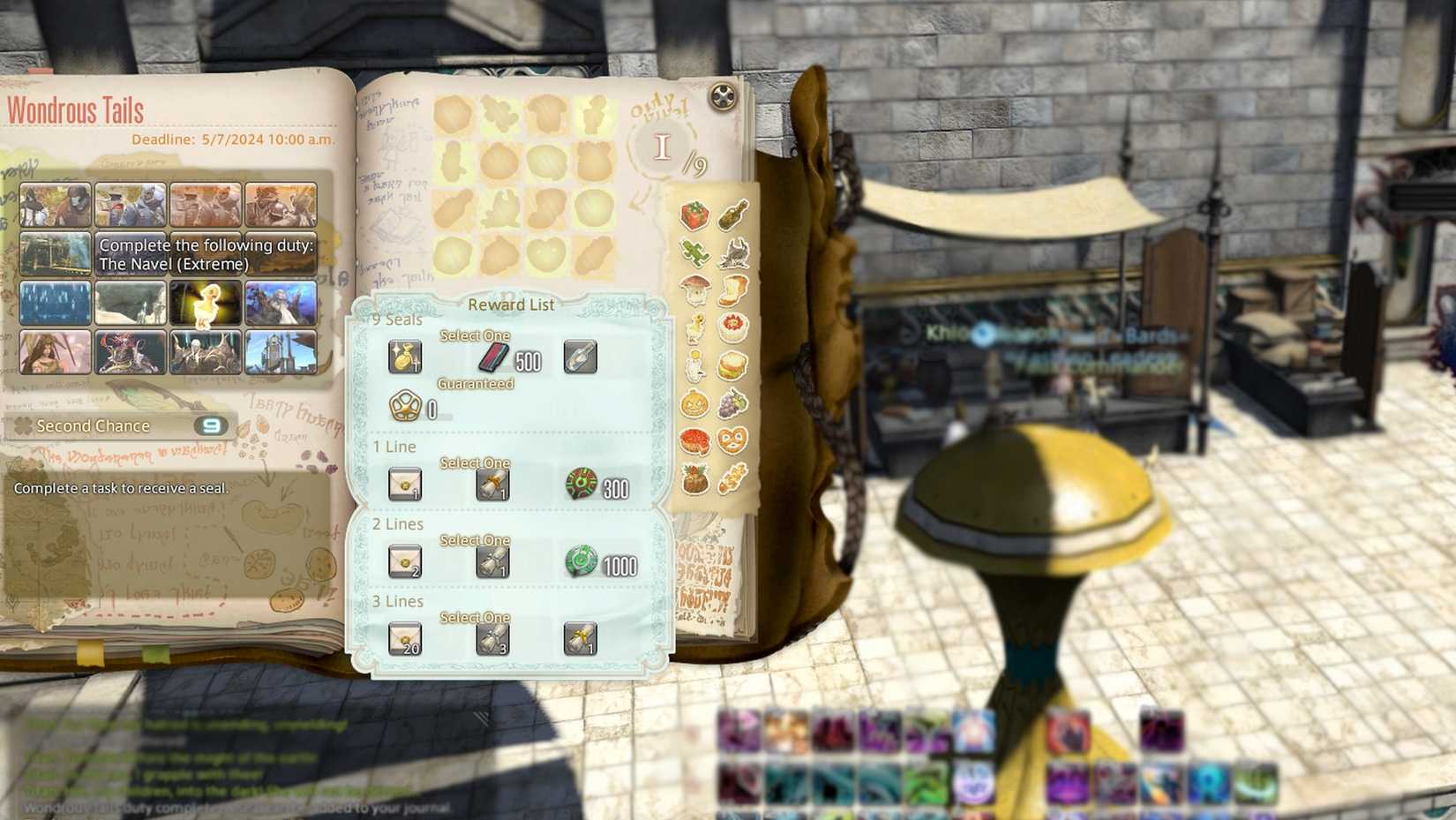Select the 300 tomestone reward for 1 Line
The width and height of the screenshot is (1456, 820).
click(582, 484)
